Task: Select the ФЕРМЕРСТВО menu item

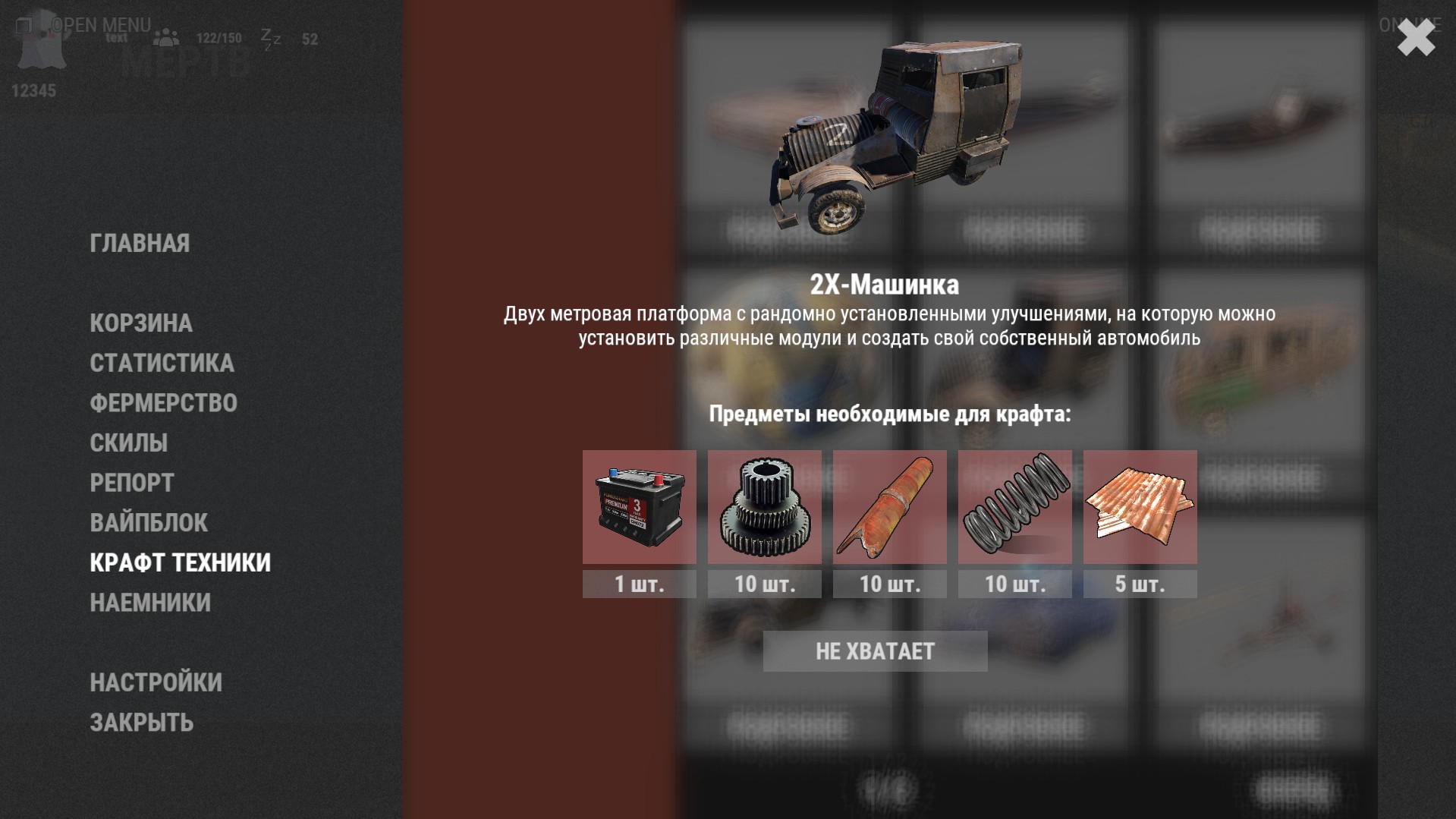Action: 163,403
